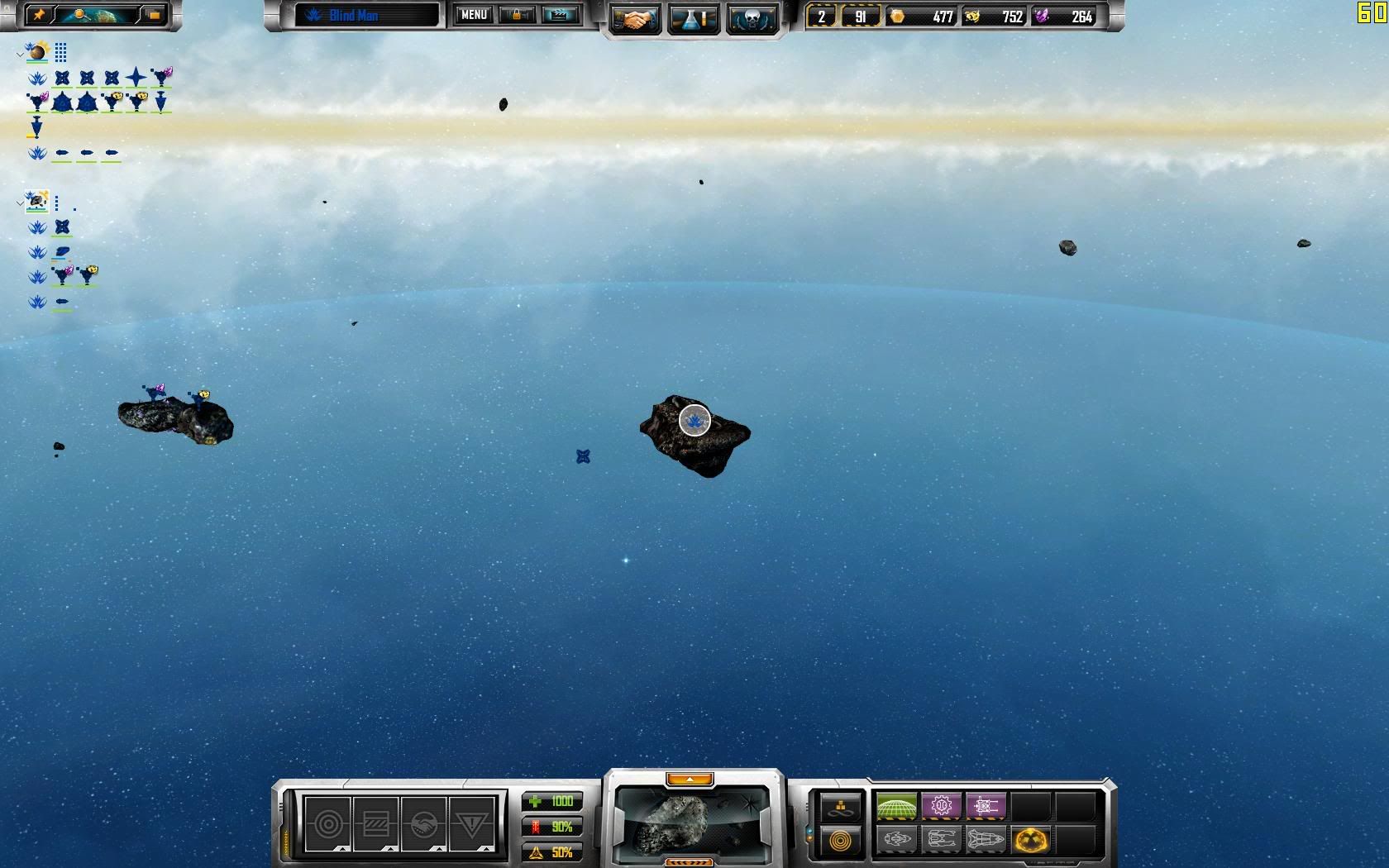
Task: Click the target-rings button in action panel
Action: tap(328, 823)
